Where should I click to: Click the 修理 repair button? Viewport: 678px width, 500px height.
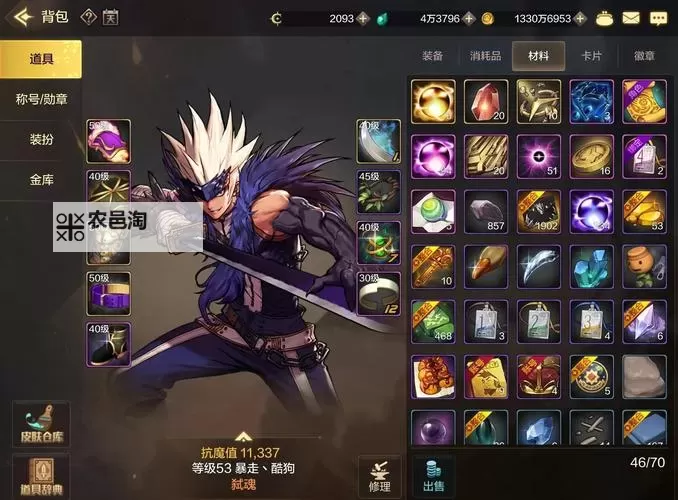pyautogui.click(x=380, y=475)
